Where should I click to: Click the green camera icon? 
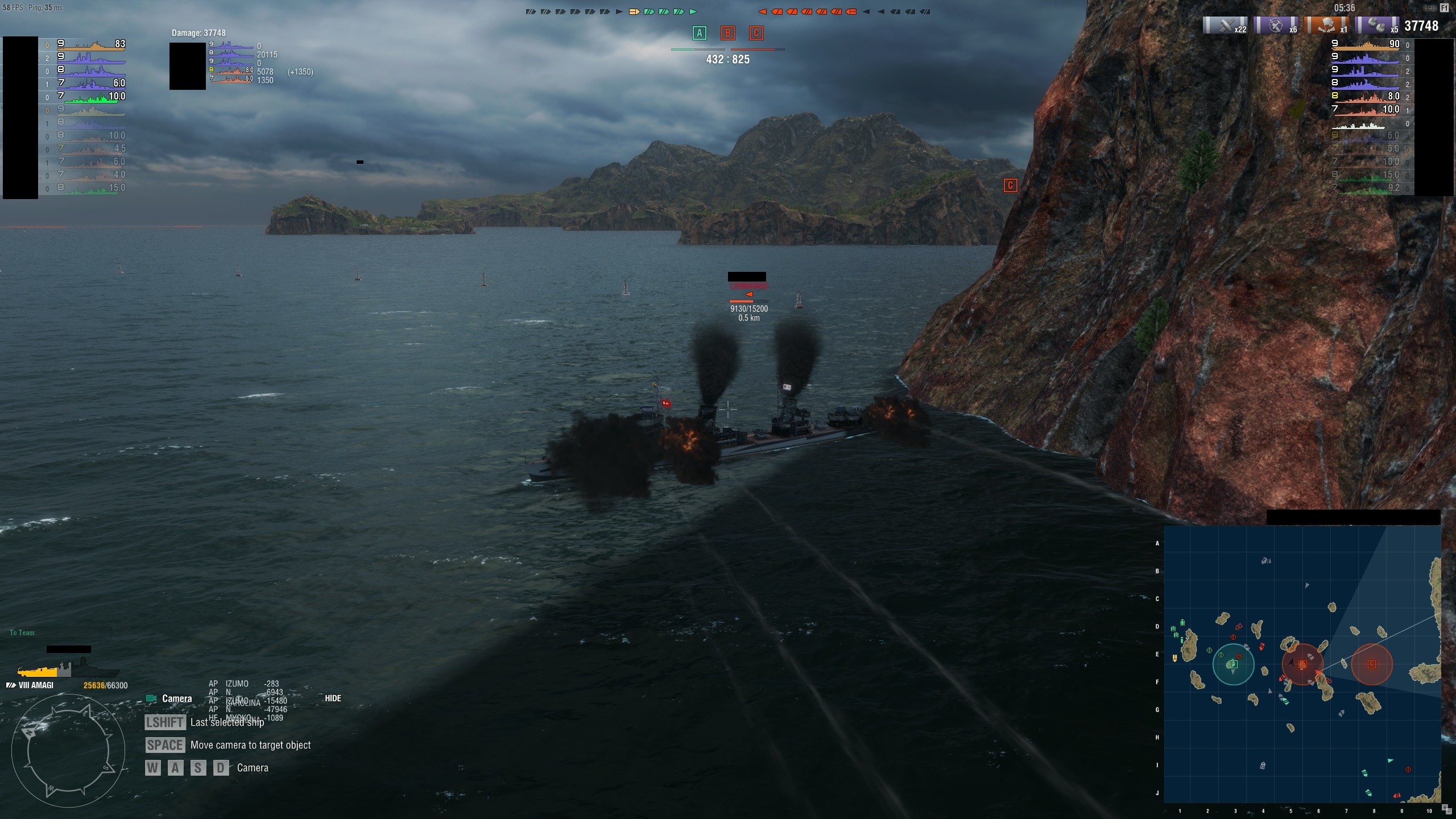pyautogui.click(x=151, y=698)
